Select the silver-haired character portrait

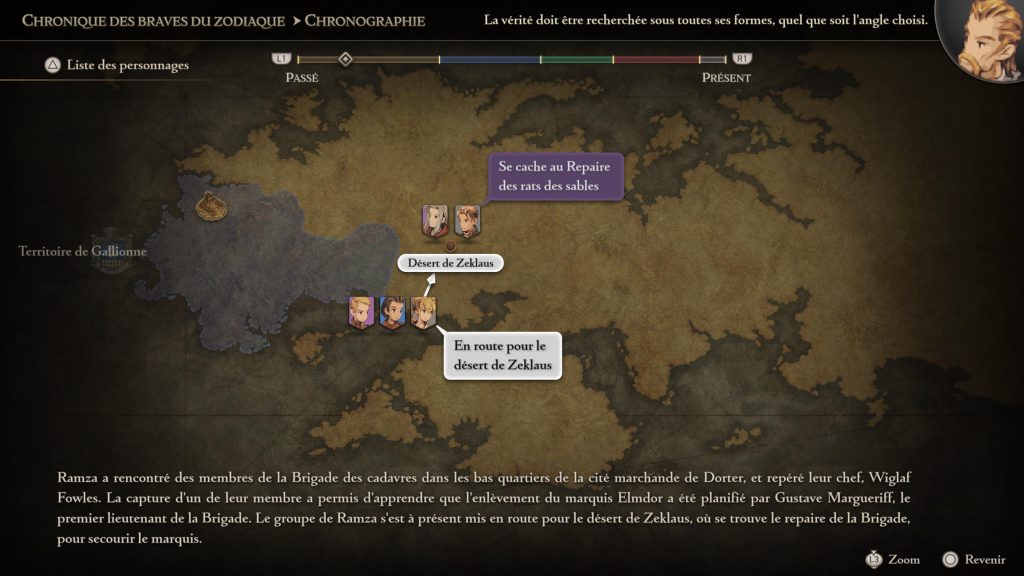click(x=435, y=220)
